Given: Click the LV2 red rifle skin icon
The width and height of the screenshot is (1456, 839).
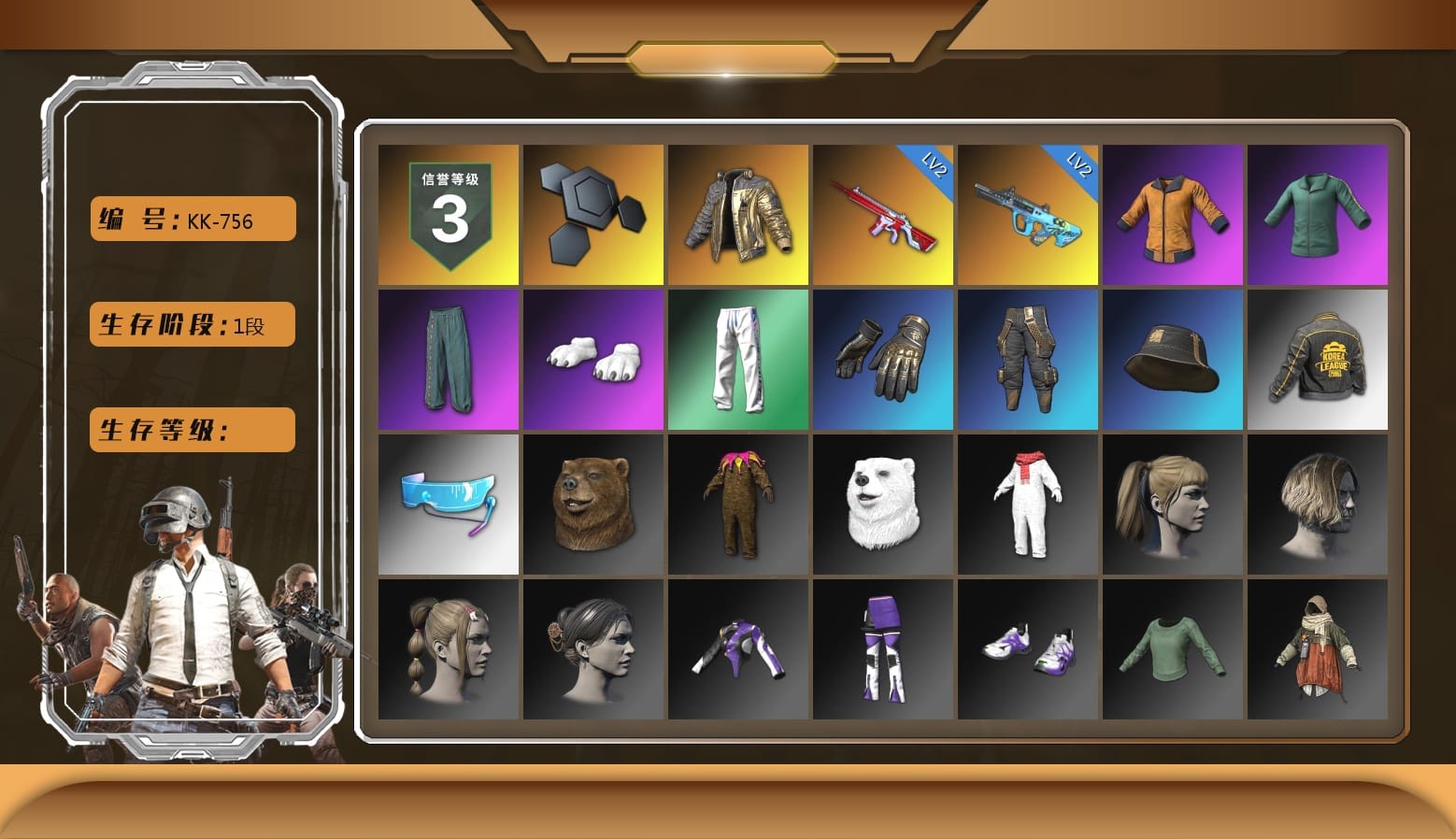Looking at the screenshot, I should [883, 215].
